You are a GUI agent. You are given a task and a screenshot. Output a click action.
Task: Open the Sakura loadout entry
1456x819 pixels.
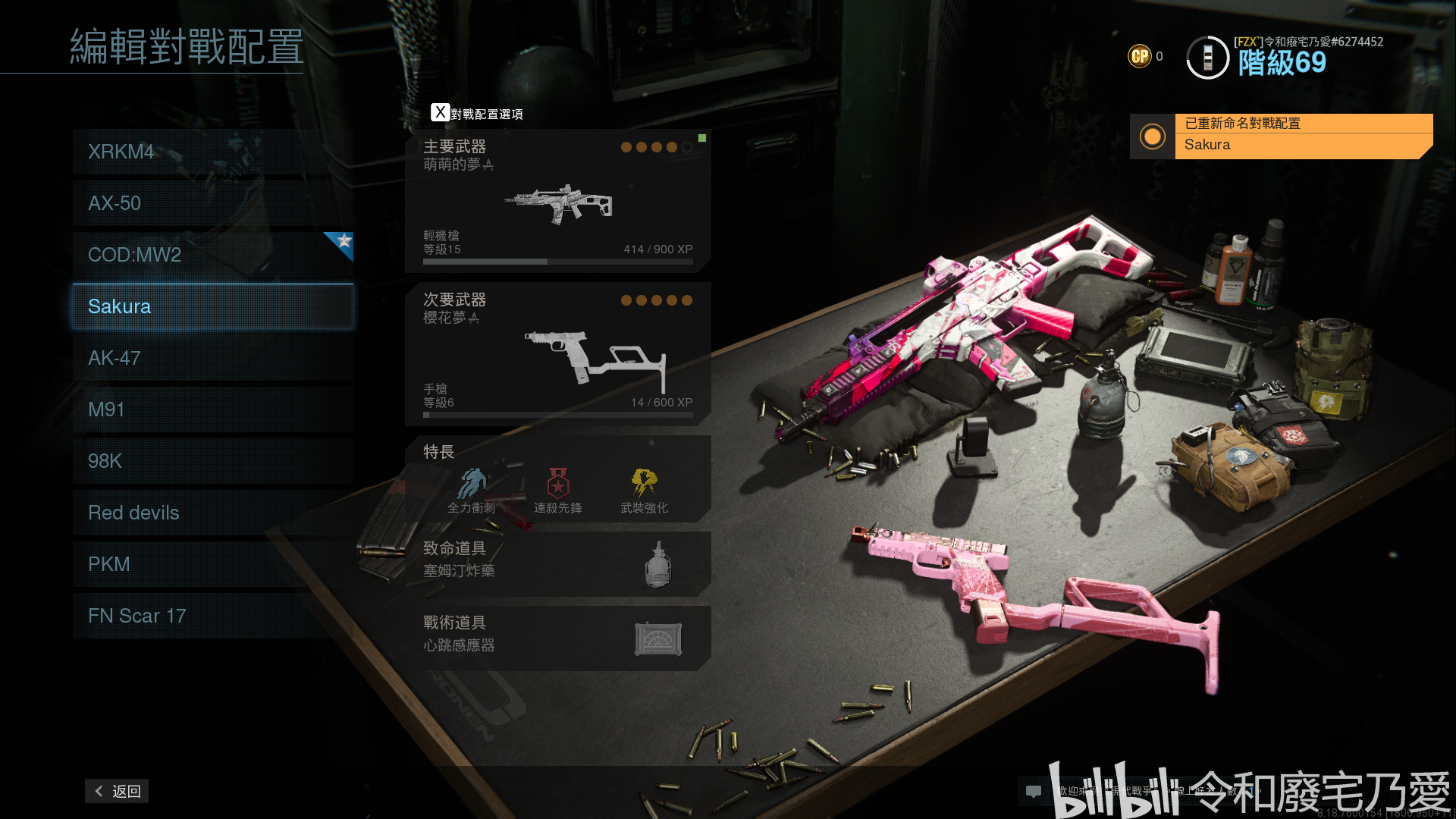tap(212, 306)
